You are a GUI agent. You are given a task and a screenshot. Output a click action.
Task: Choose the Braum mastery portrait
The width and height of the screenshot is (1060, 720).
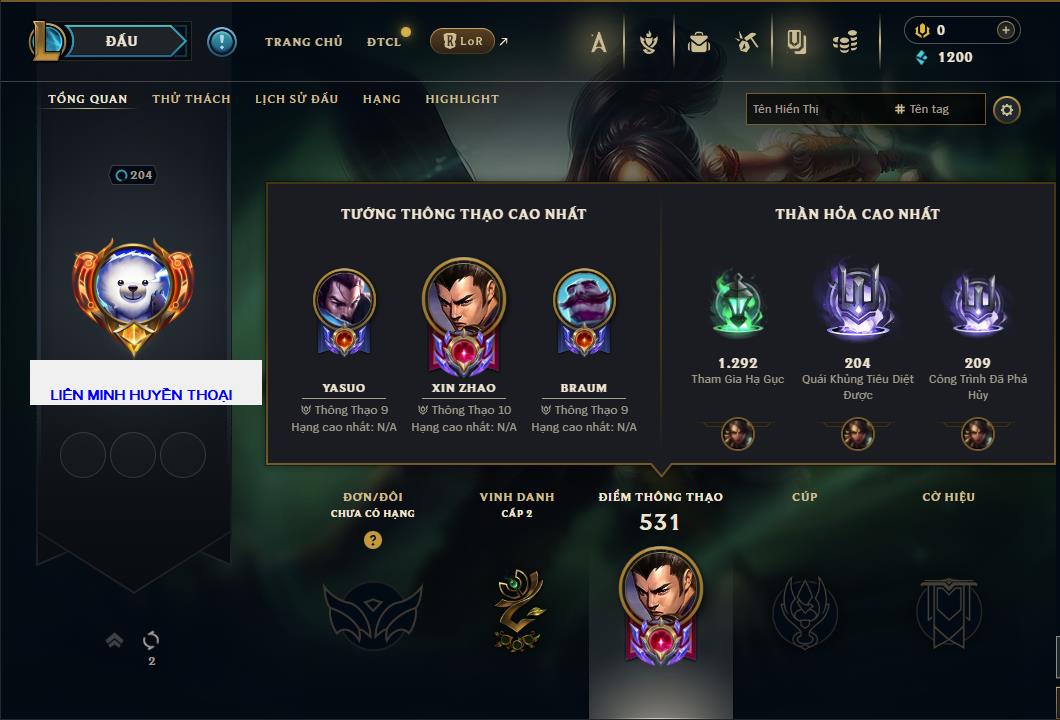[x=584, y=300]
